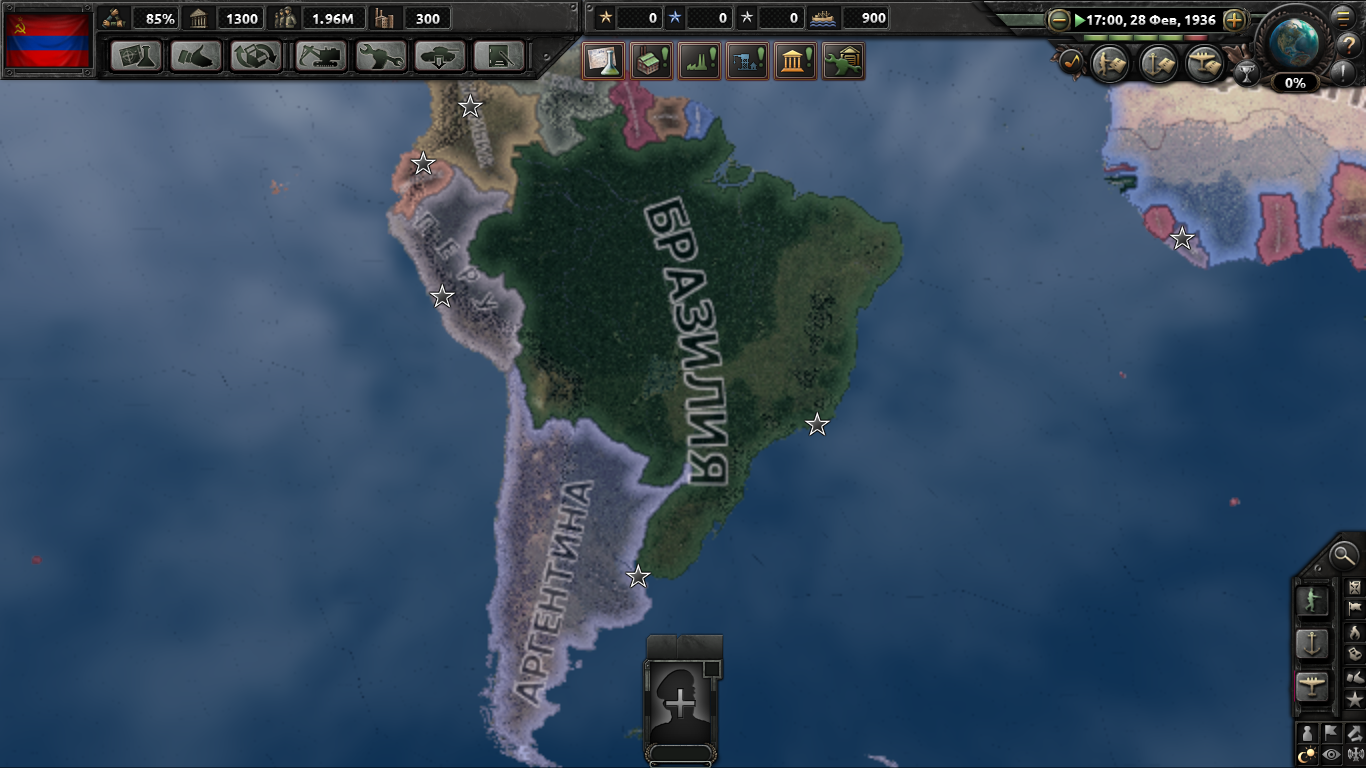
Task: Click the help question mark button
Action: pyautogui.click(x=1350, y=44)
